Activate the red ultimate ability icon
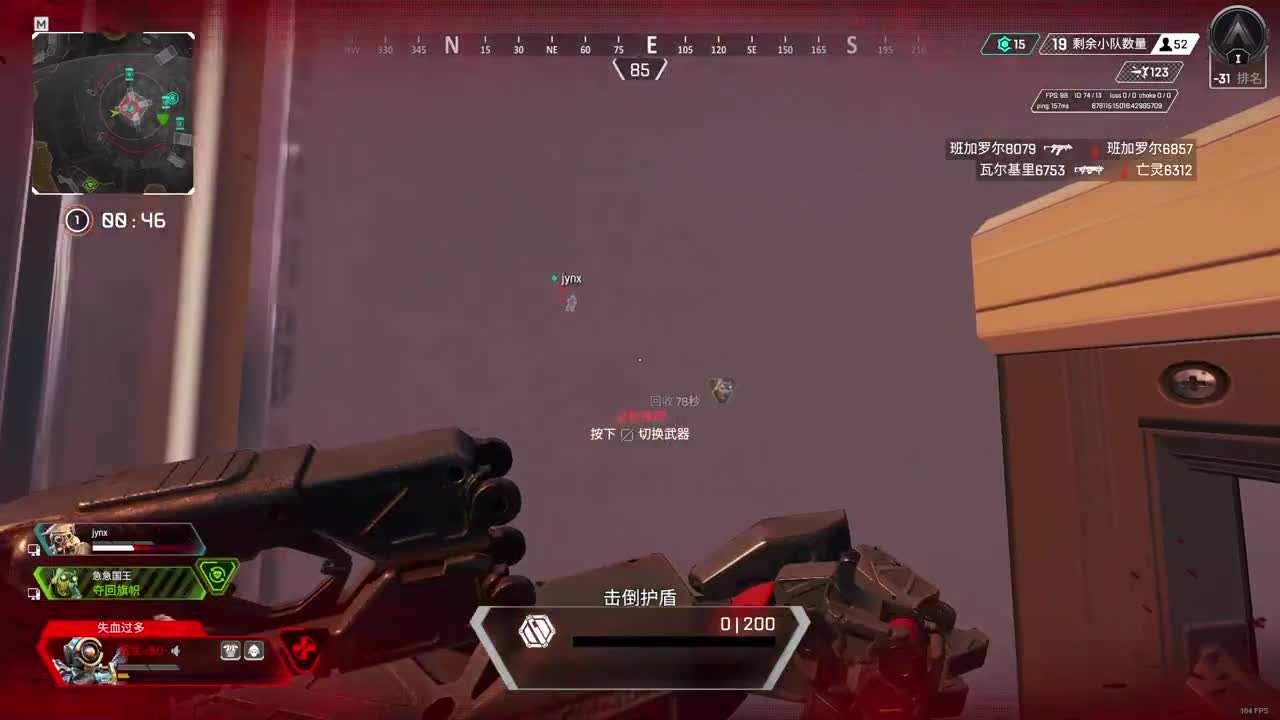The height and width of the screenshot is (720, 1280). (x=302, y=650)
